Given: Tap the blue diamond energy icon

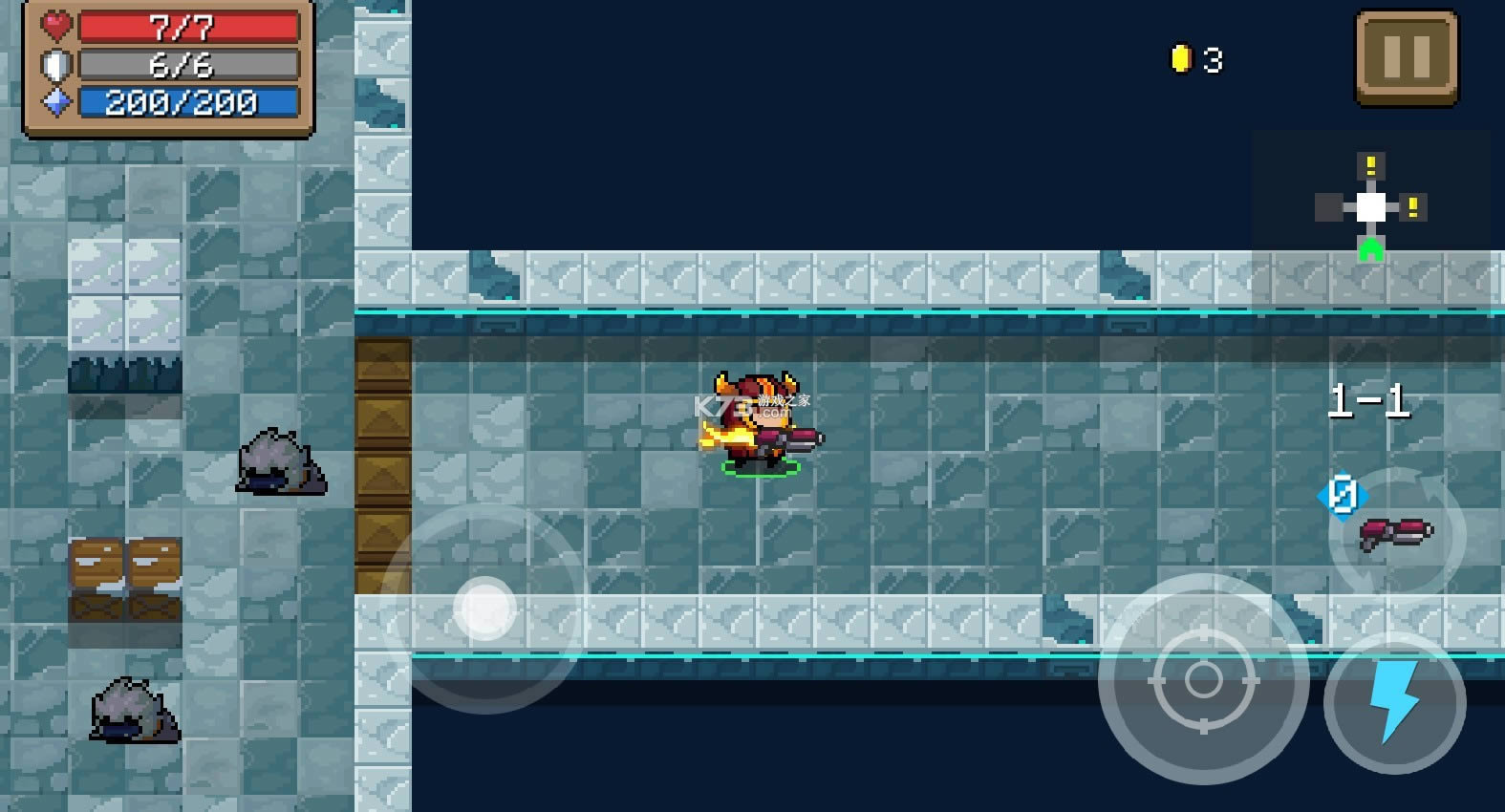Looking at the screenshot, I should (55, 101).
